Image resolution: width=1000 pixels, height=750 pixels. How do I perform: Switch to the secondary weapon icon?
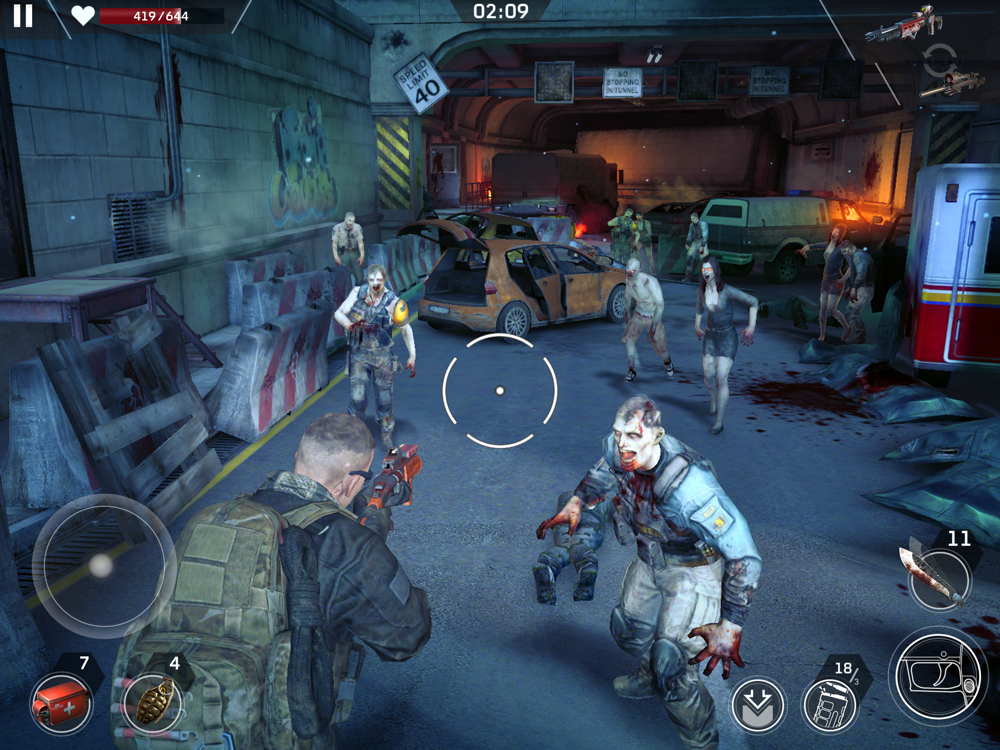952,86
